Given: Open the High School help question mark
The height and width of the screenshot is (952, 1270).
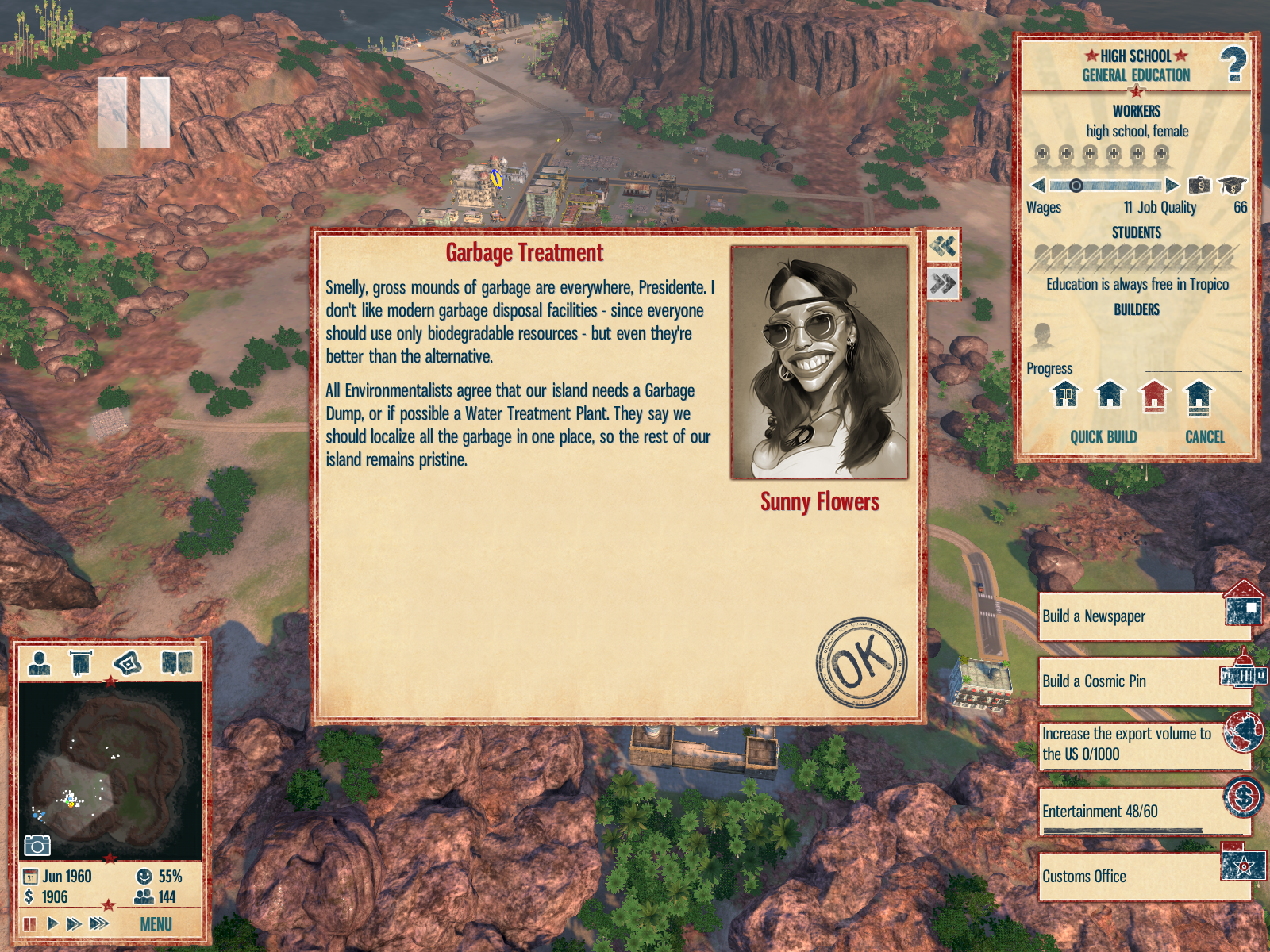Looking at the screenshot, I should tap(1233, 64).
